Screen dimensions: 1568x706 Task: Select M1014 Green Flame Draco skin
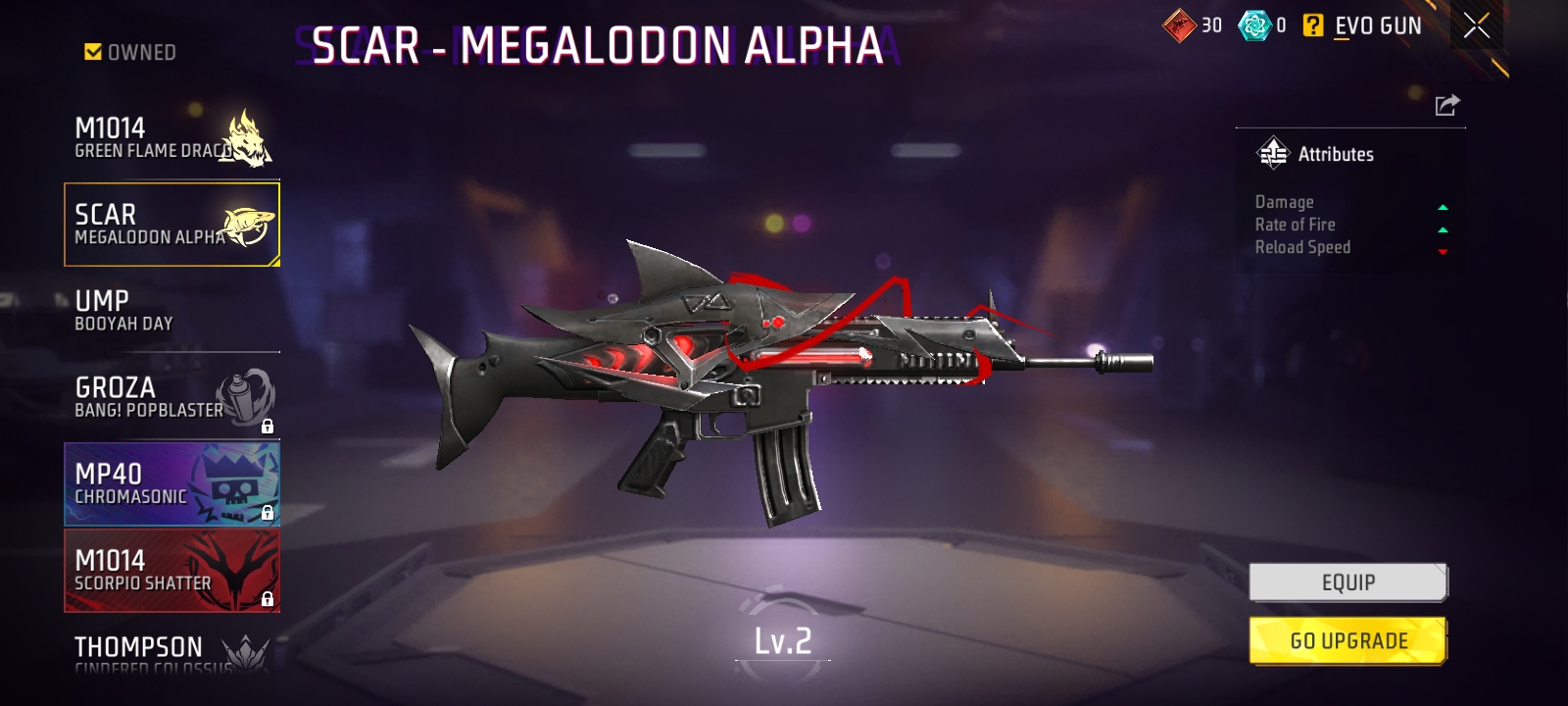coord(171,138)
